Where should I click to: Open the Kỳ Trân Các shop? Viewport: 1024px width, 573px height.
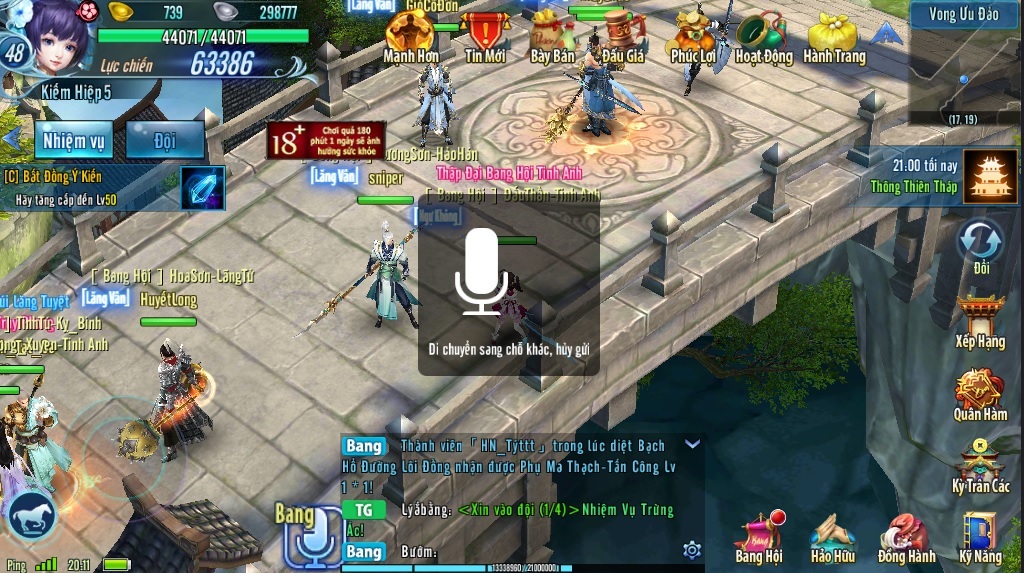[x=980, y=465]
